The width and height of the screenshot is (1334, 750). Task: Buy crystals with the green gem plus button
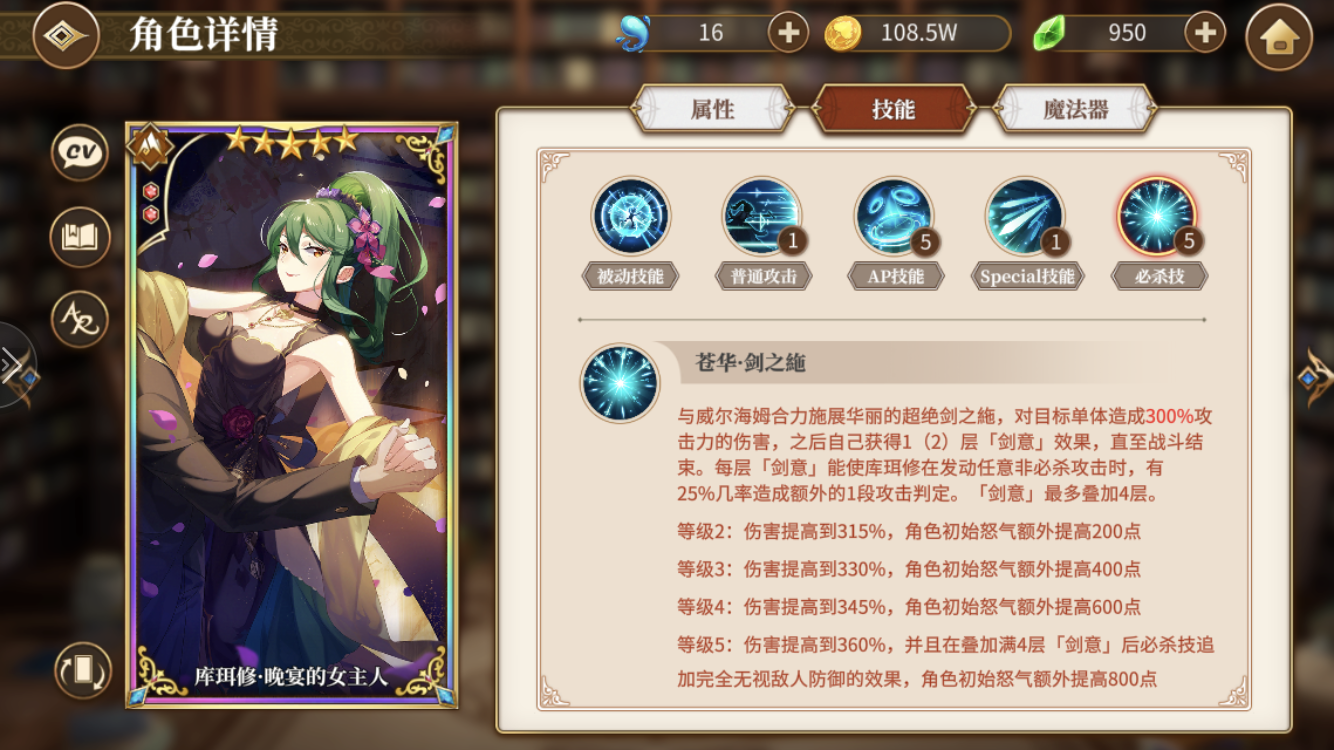[x=1203, y=31]
